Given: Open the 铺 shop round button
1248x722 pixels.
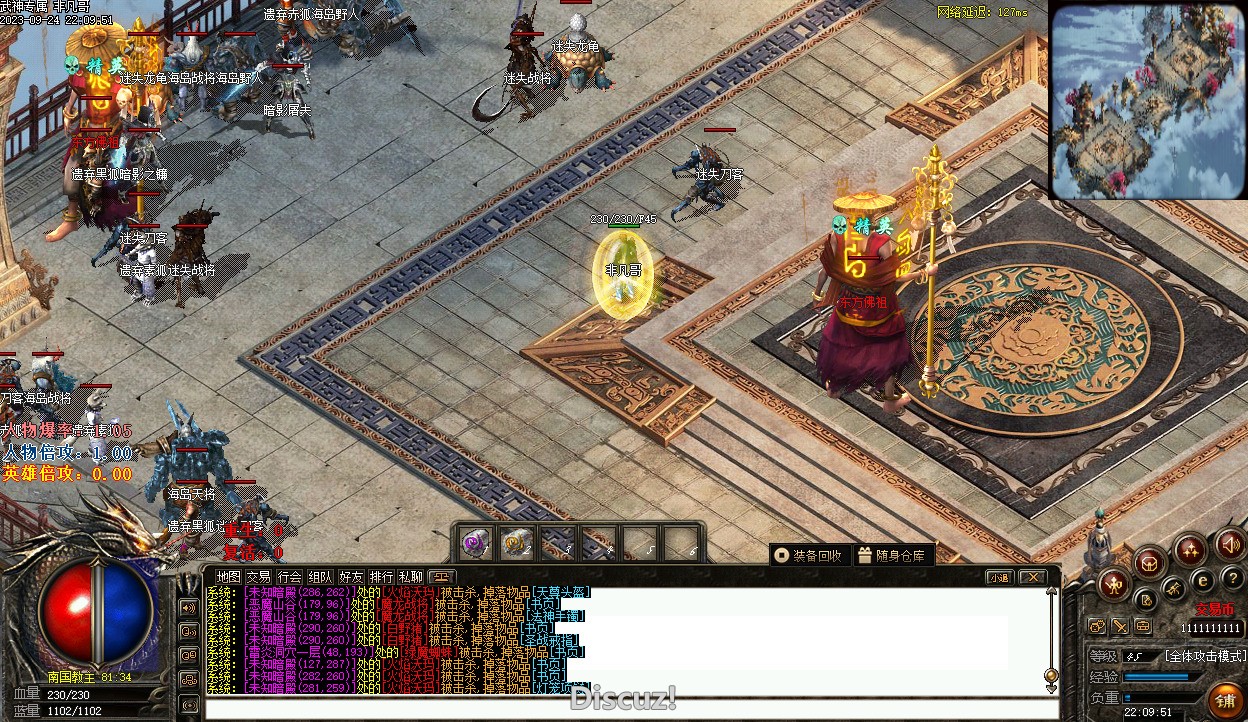Looking at the screenshot, I should tap(1224, 700).
